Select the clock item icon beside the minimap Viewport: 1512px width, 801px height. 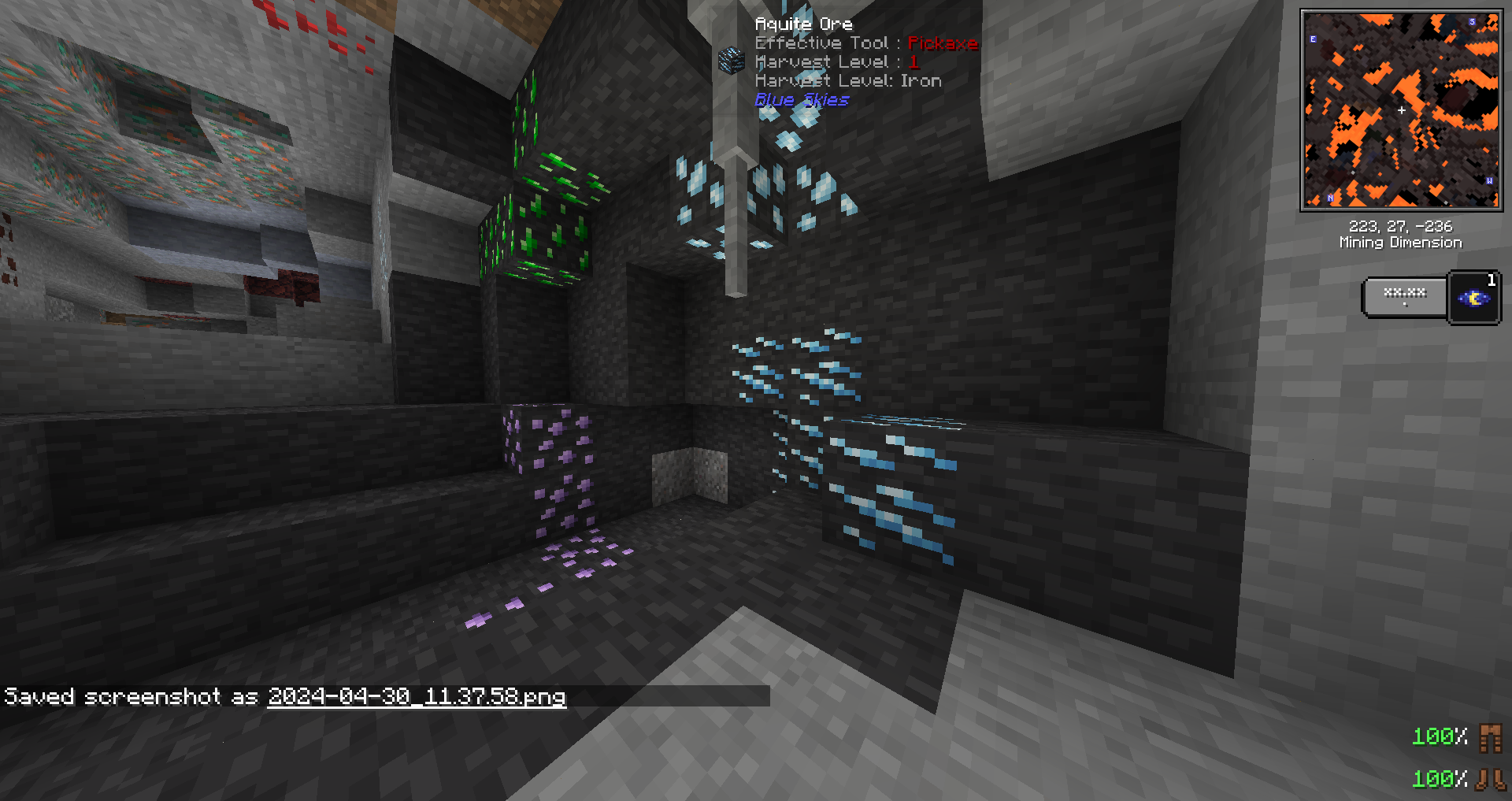coord(1474,297)
